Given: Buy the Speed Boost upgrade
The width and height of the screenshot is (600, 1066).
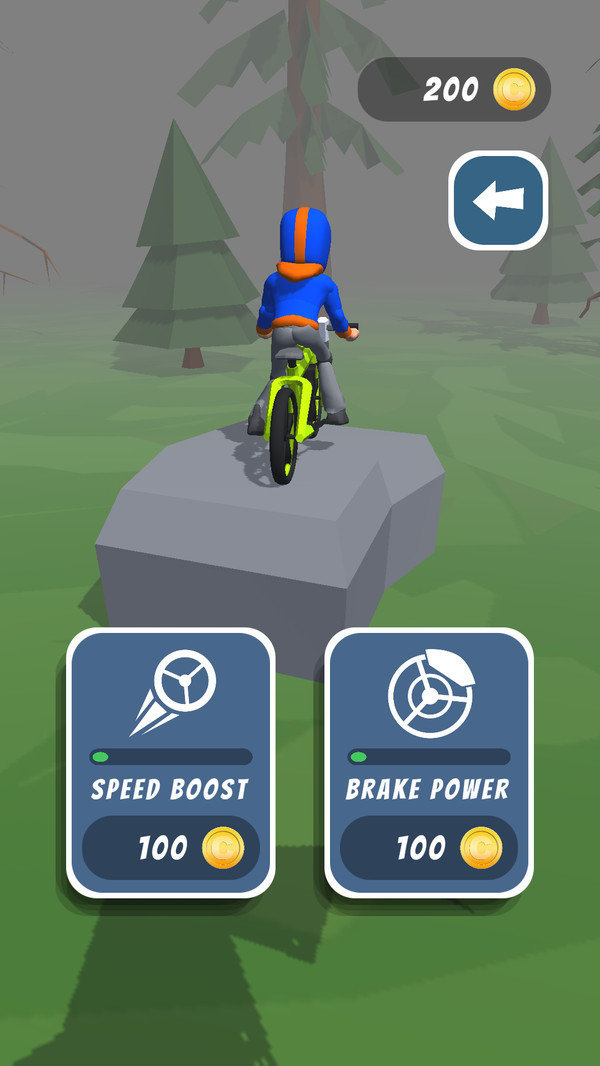Looking at the screenshot, I should click(x=170, y=848).
